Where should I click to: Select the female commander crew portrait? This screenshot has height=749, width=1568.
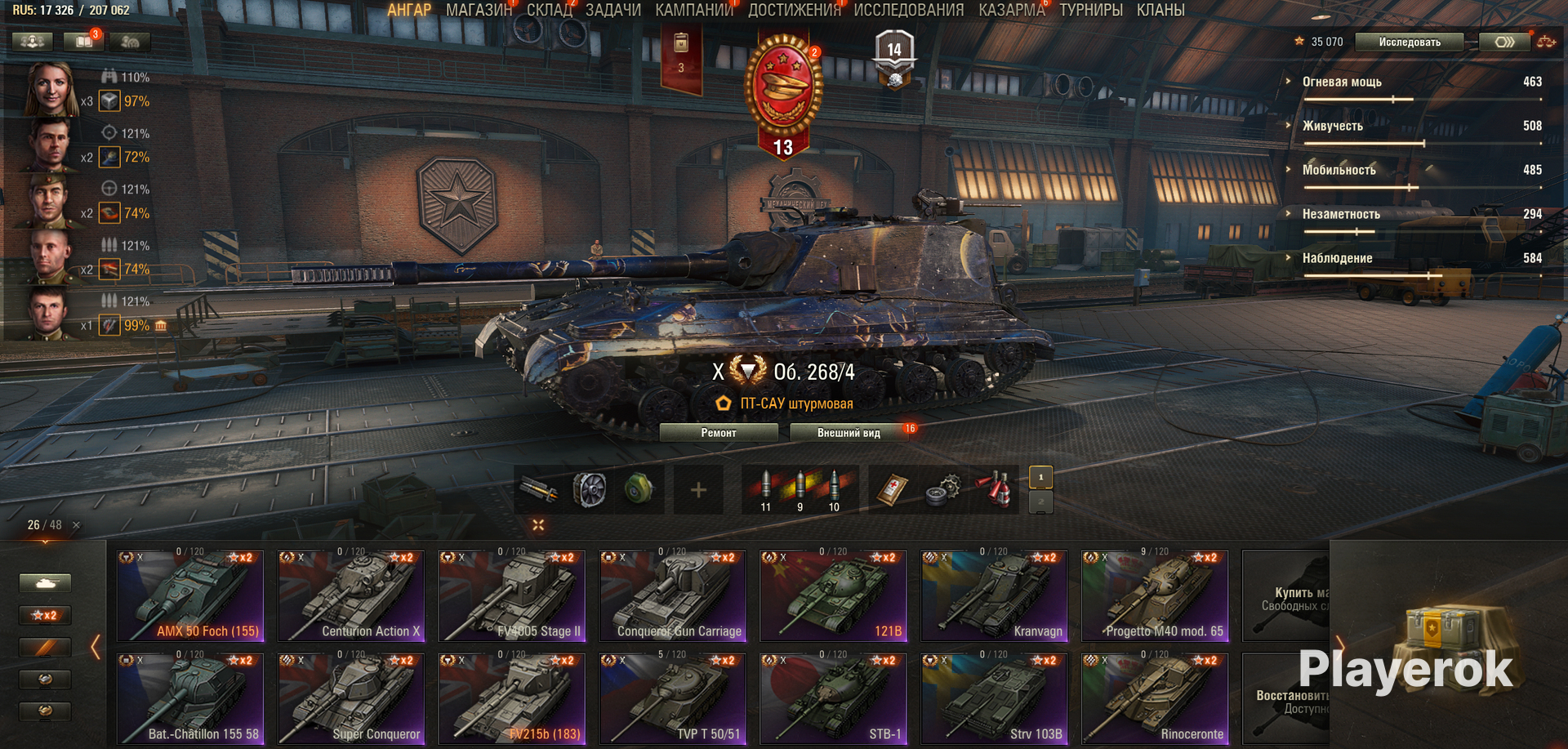point(51,88)
